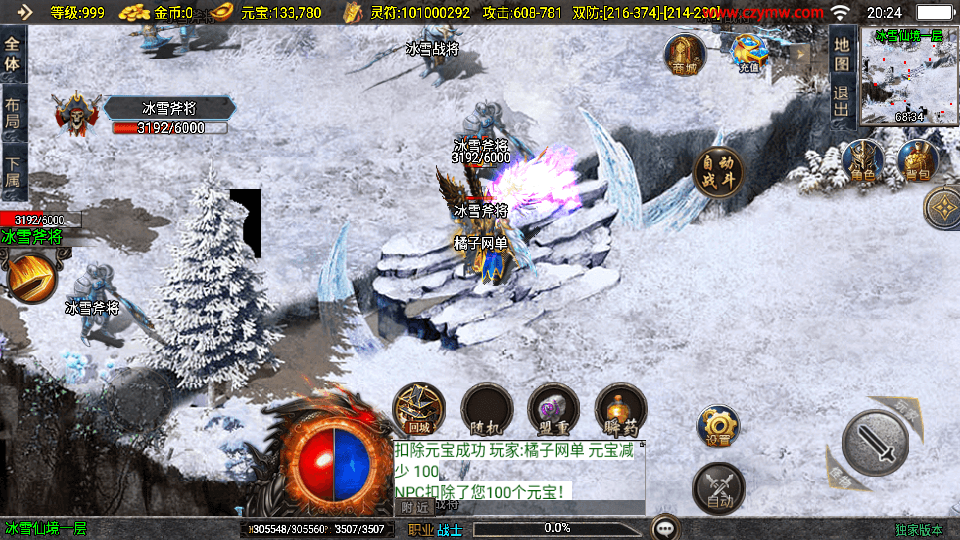Screen dimensions: 960x540
Task: Open the 充值 recharge icon
Action: (749, 53)
